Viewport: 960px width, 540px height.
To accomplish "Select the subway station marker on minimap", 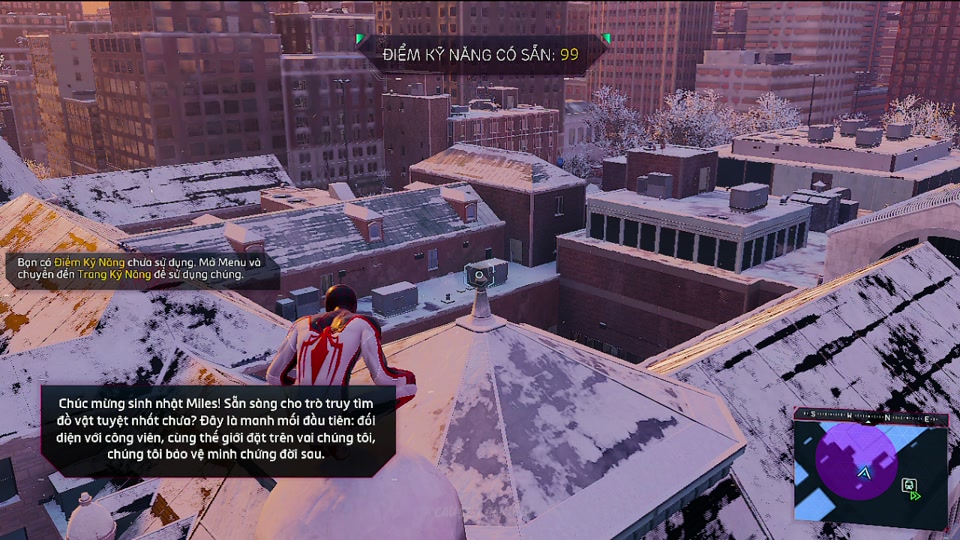I will point(911,487).
